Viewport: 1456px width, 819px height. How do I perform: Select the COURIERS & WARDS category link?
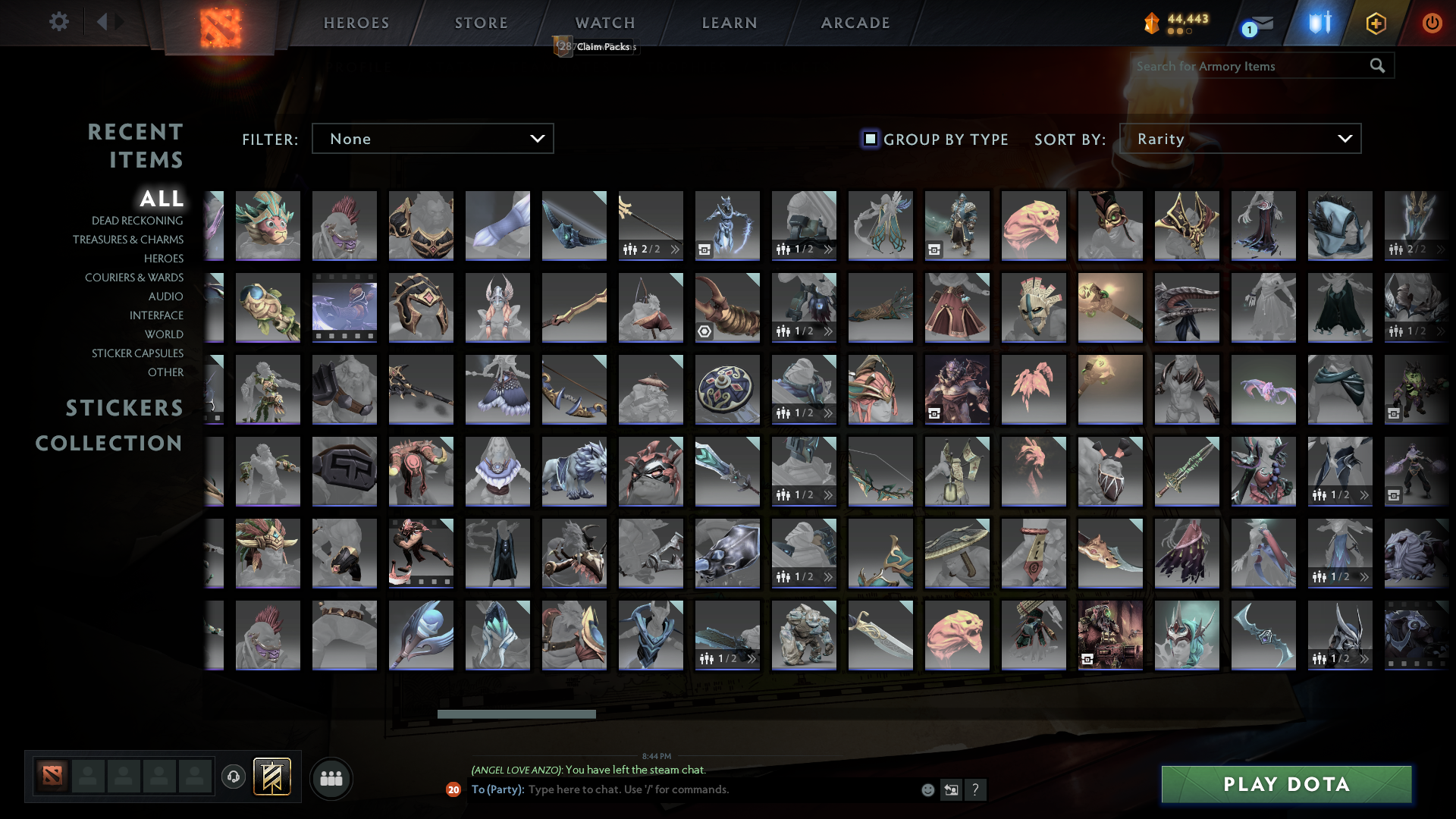[133, 278]
